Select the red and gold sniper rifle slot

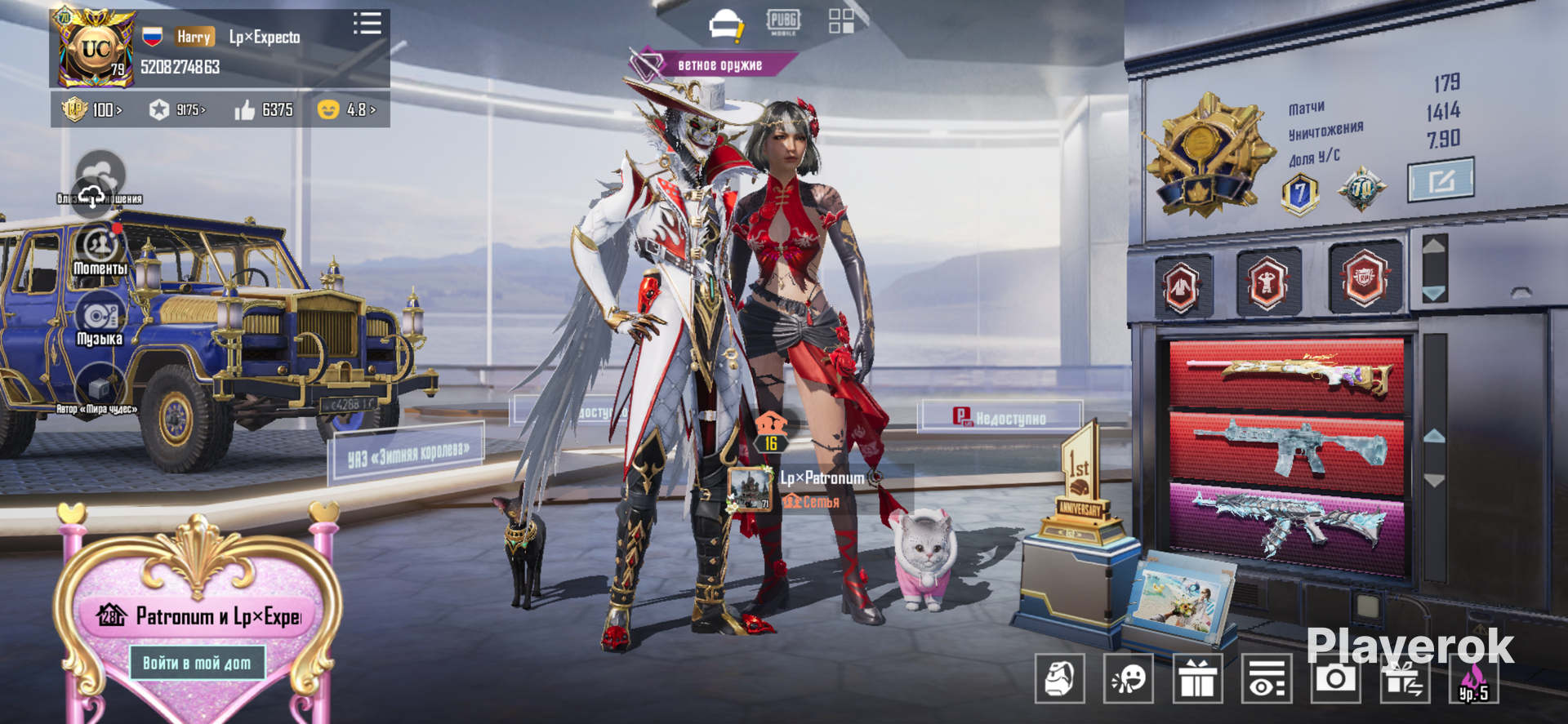(1286, 375)
